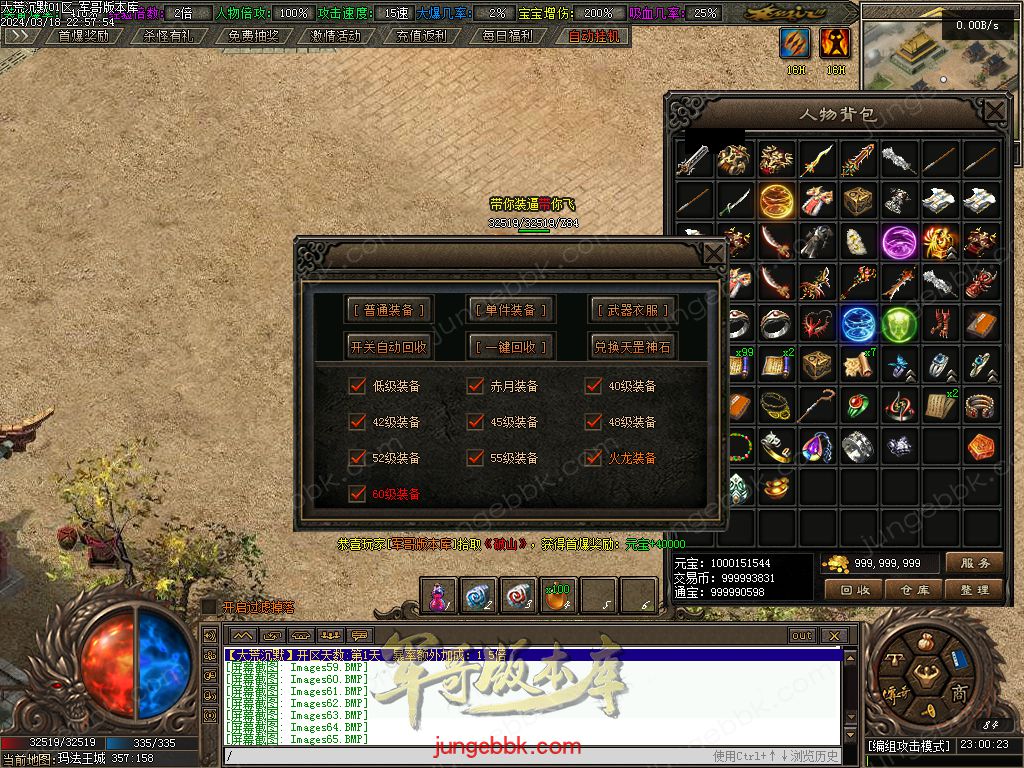Open the 服务 service button

pos(973,563)
